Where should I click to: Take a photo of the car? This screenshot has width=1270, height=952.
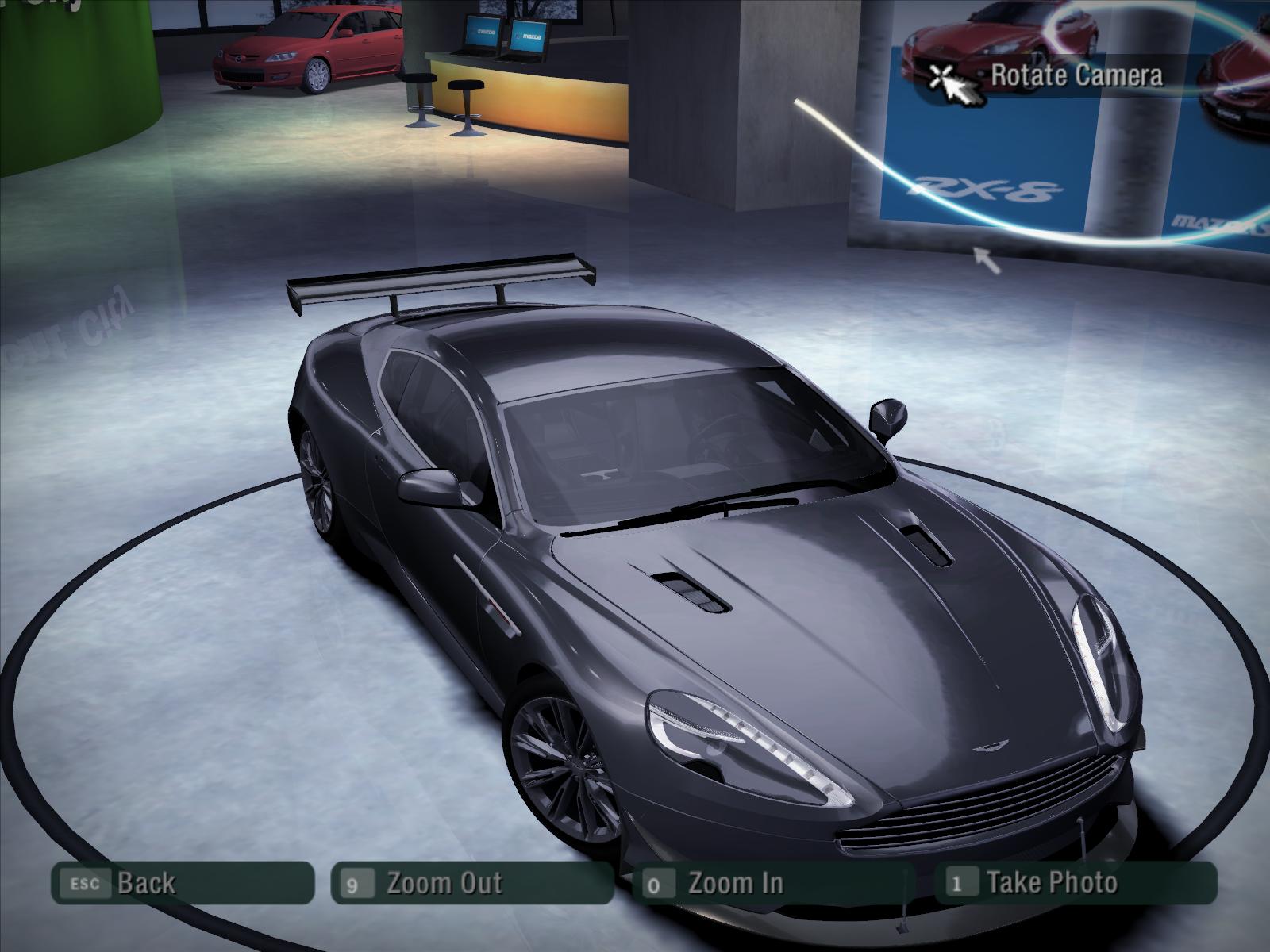point(1075,882)
